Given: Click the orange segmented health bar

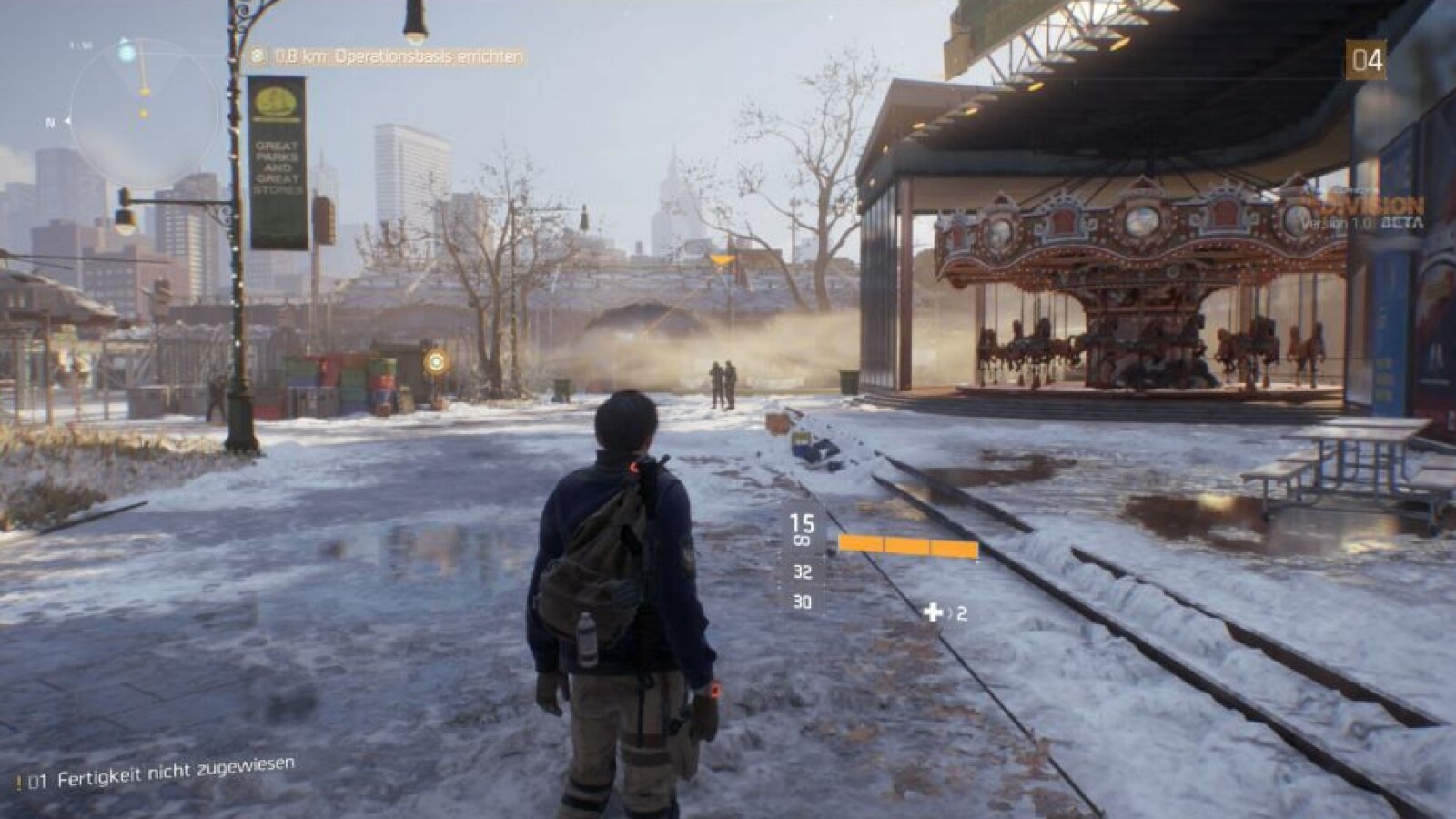Looking at the screenshot, I should point(908,546).
